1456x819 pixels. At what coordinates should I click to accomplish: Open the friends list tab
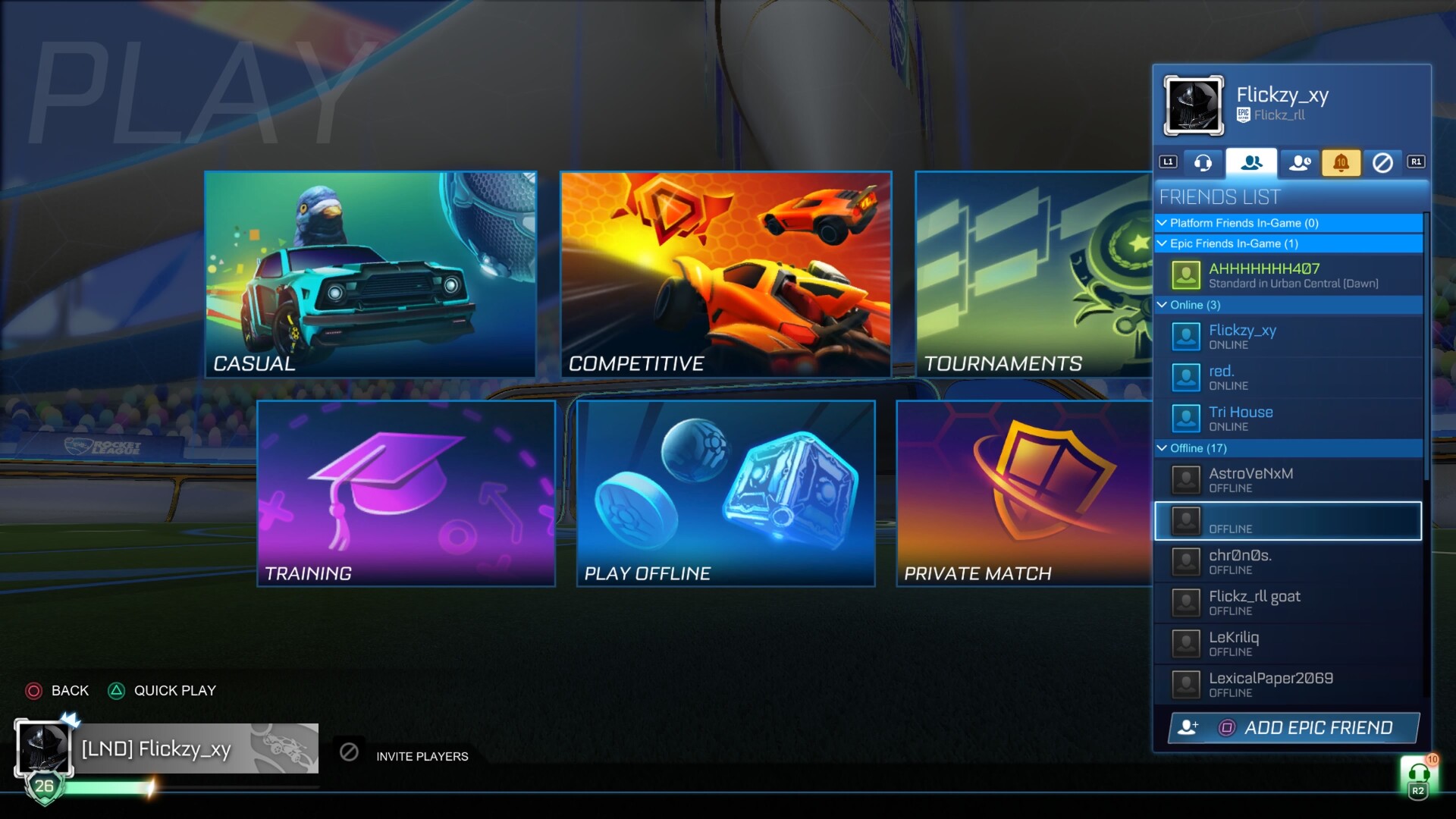pos(1251,162)
